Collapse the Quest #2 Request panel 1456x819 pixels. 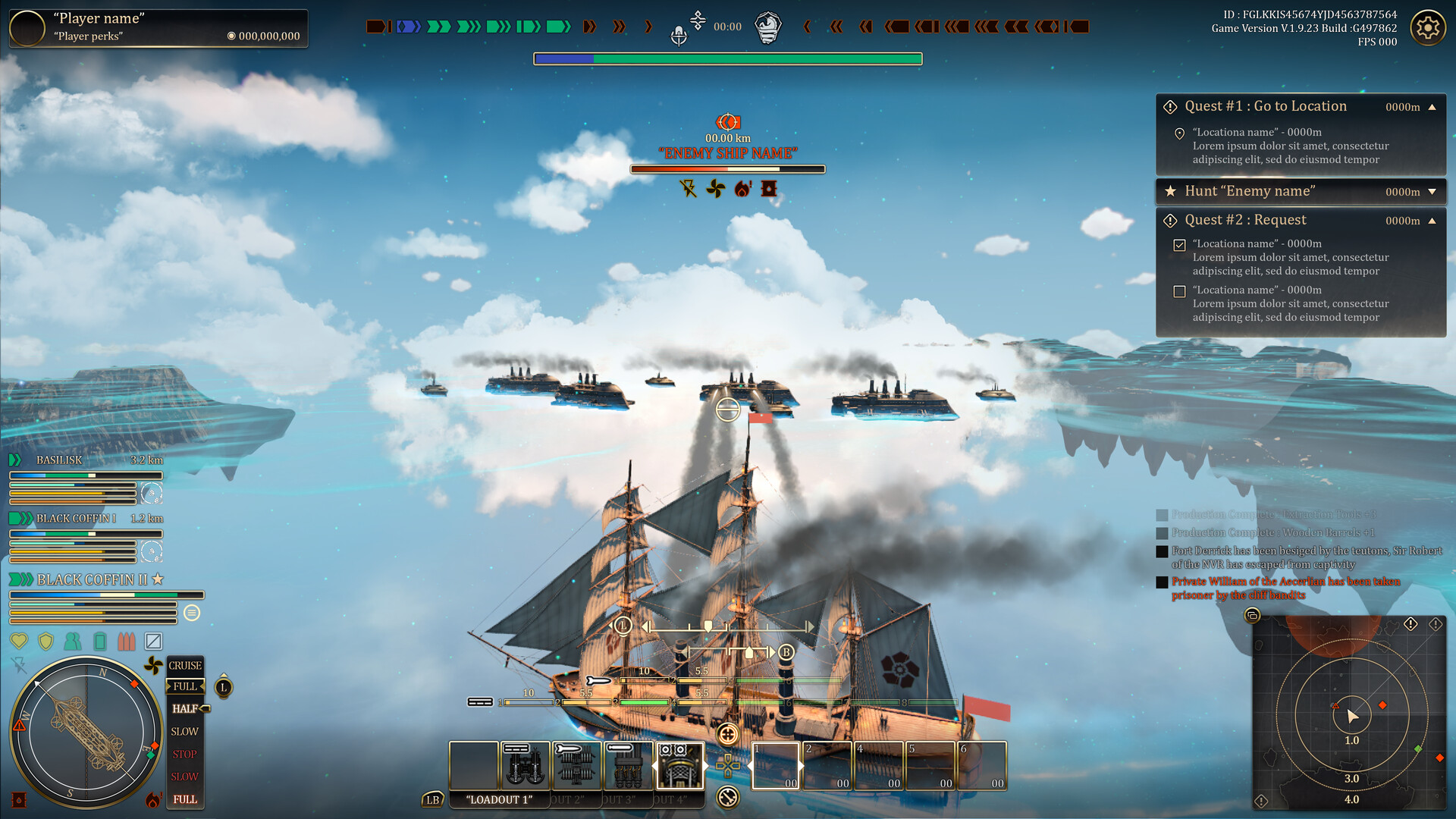tap(1434, 220)
